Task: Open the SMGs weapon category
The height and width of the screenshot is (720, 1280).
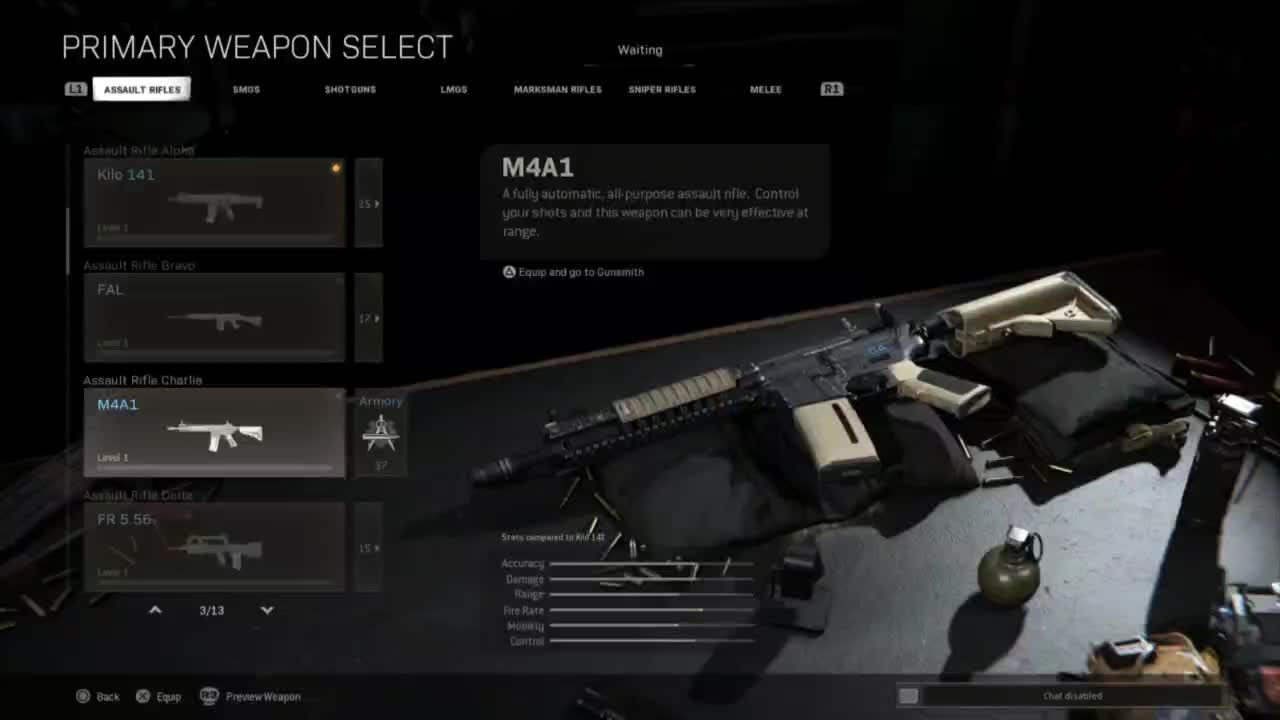Action: coord(246,89)
